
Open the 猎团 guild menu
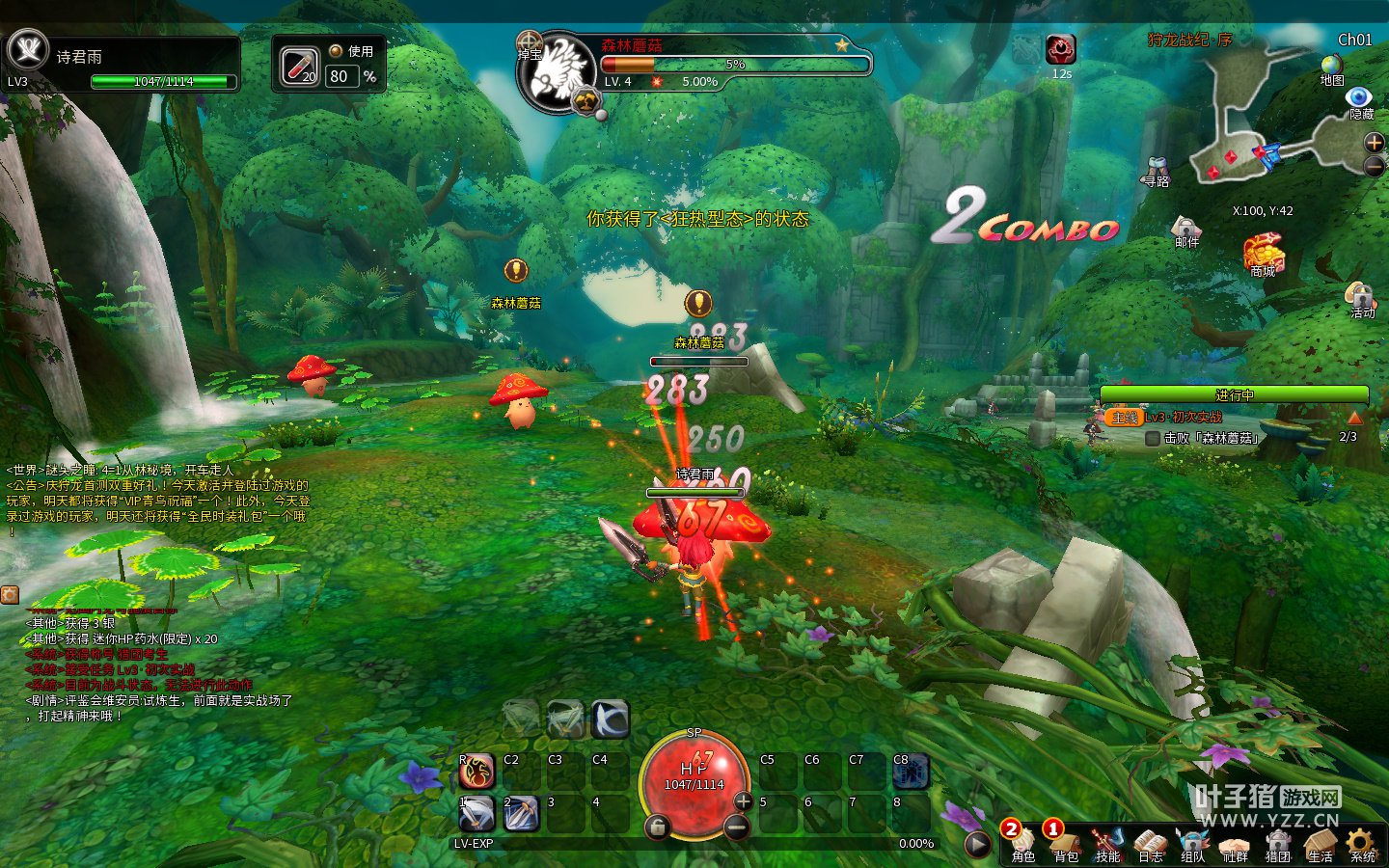(x=1277, y=842)
